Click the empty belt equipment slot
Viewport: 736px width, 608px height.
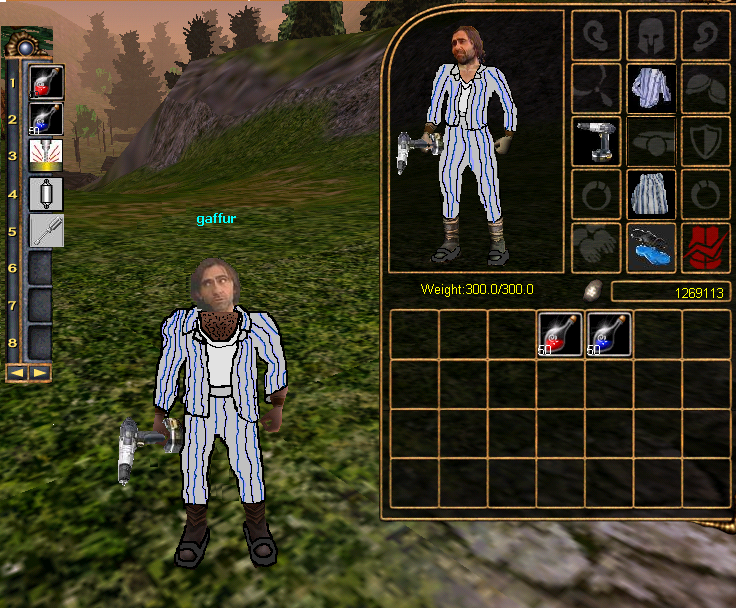click(651, 141)
